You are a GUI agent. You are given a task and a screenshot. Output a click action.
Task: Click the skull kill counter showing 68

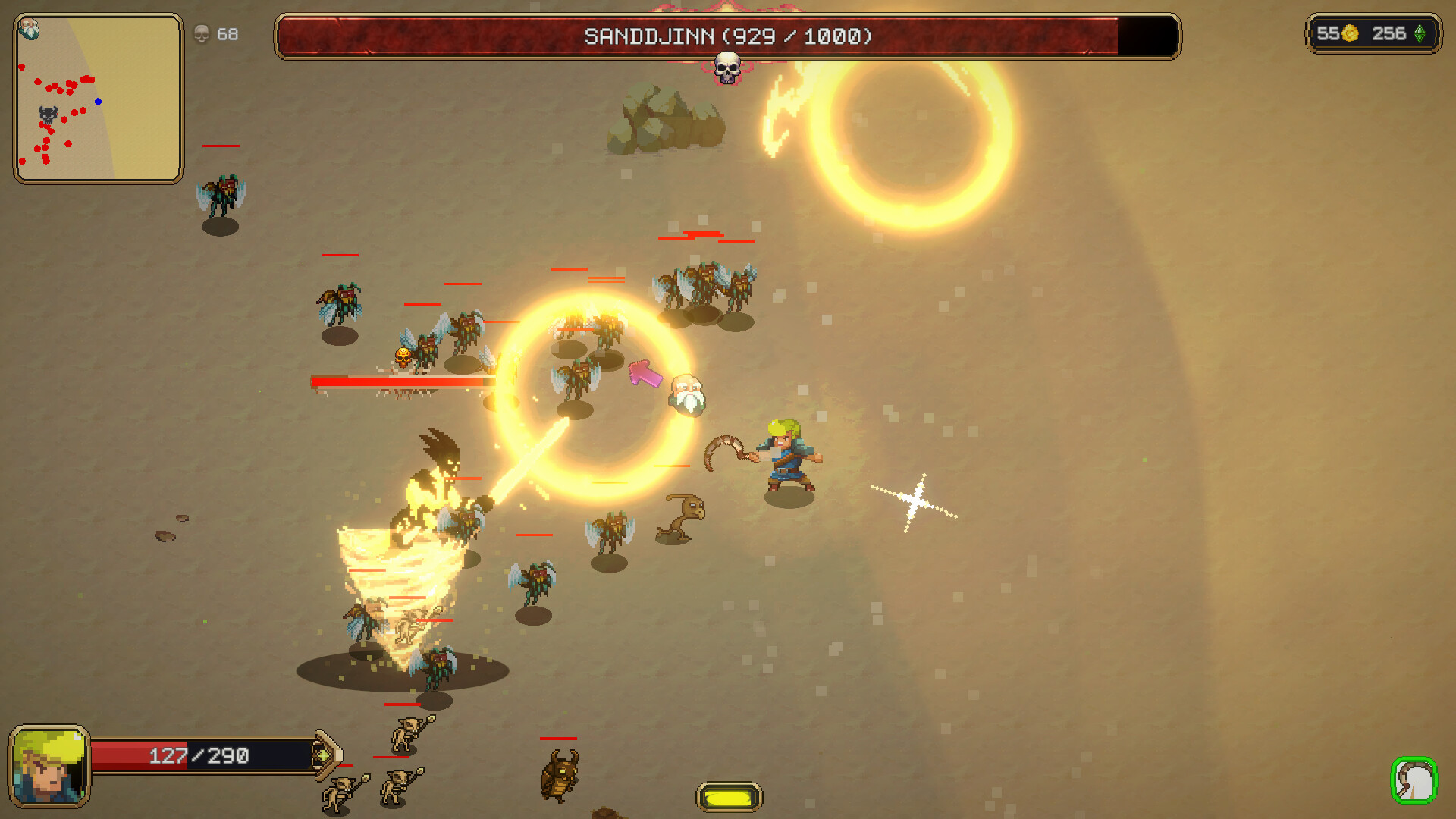213,34
